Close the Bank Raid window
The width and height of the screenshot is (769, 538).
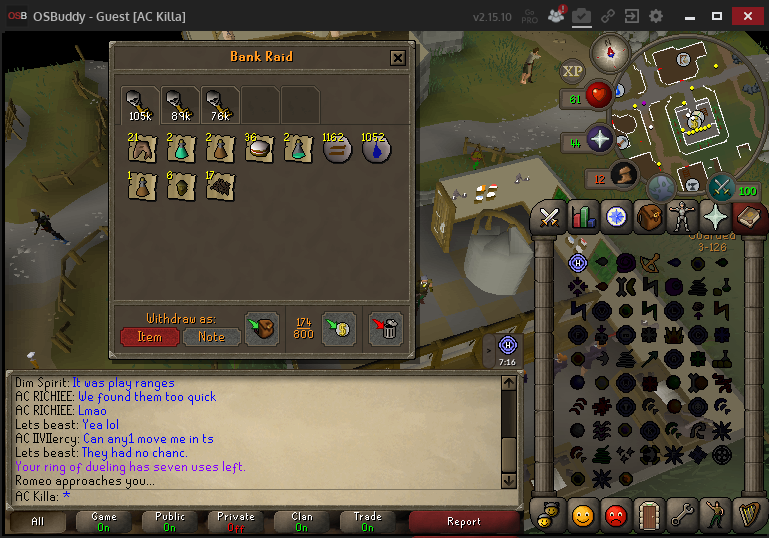click(x=398, y=57)
